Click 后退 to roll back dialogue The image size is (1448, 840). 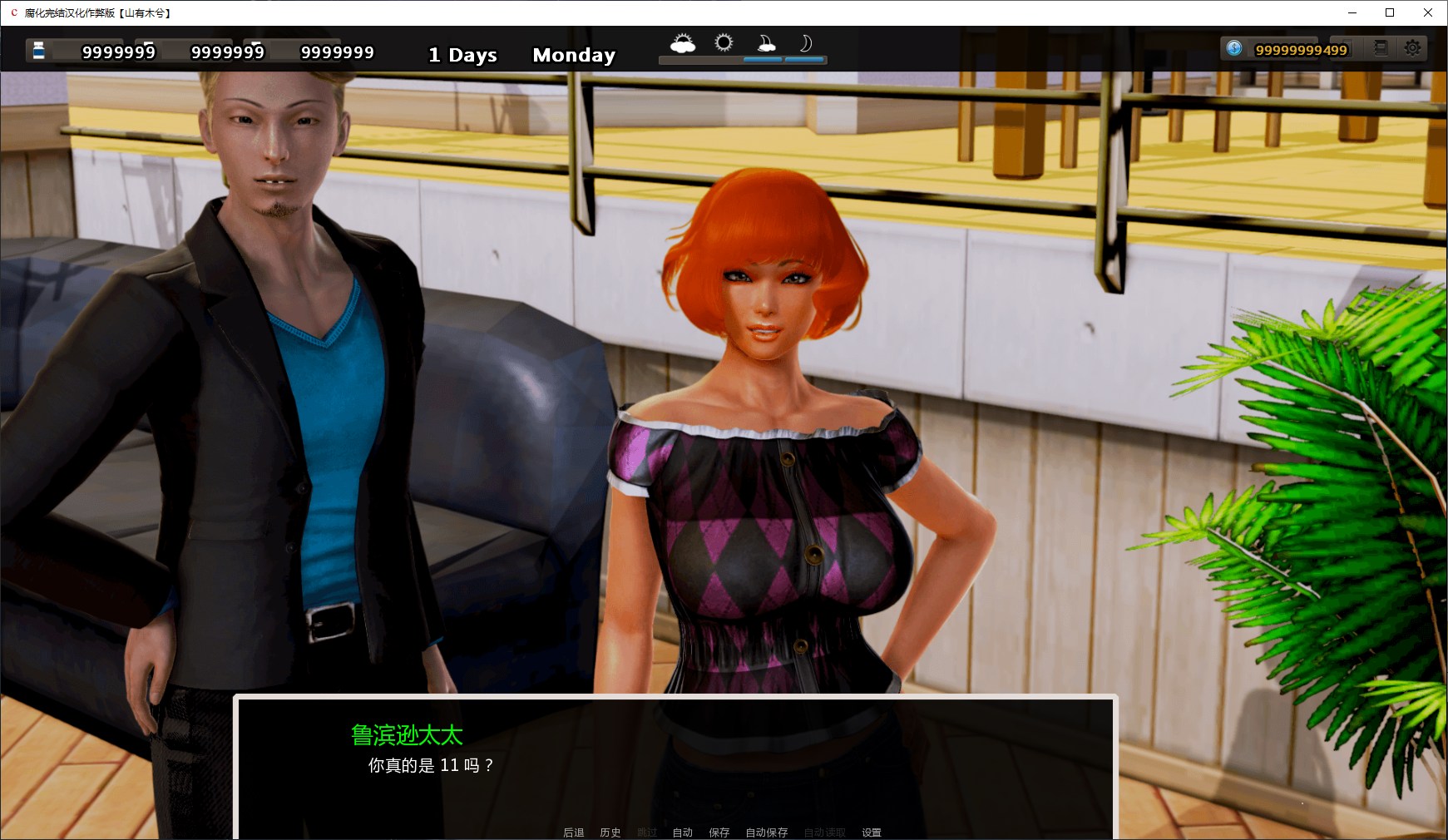[x=573, y=832]
